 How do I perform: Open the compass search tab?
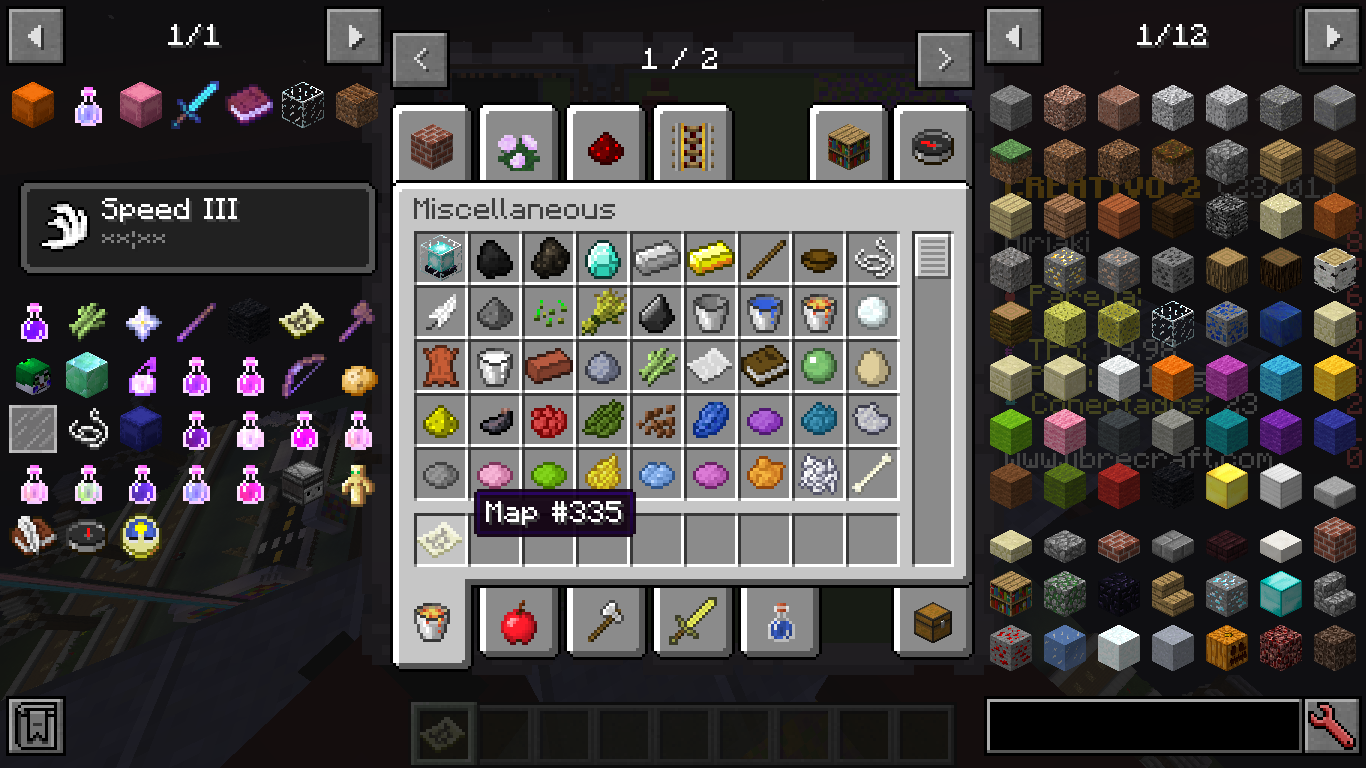click(x=932, y=147)
